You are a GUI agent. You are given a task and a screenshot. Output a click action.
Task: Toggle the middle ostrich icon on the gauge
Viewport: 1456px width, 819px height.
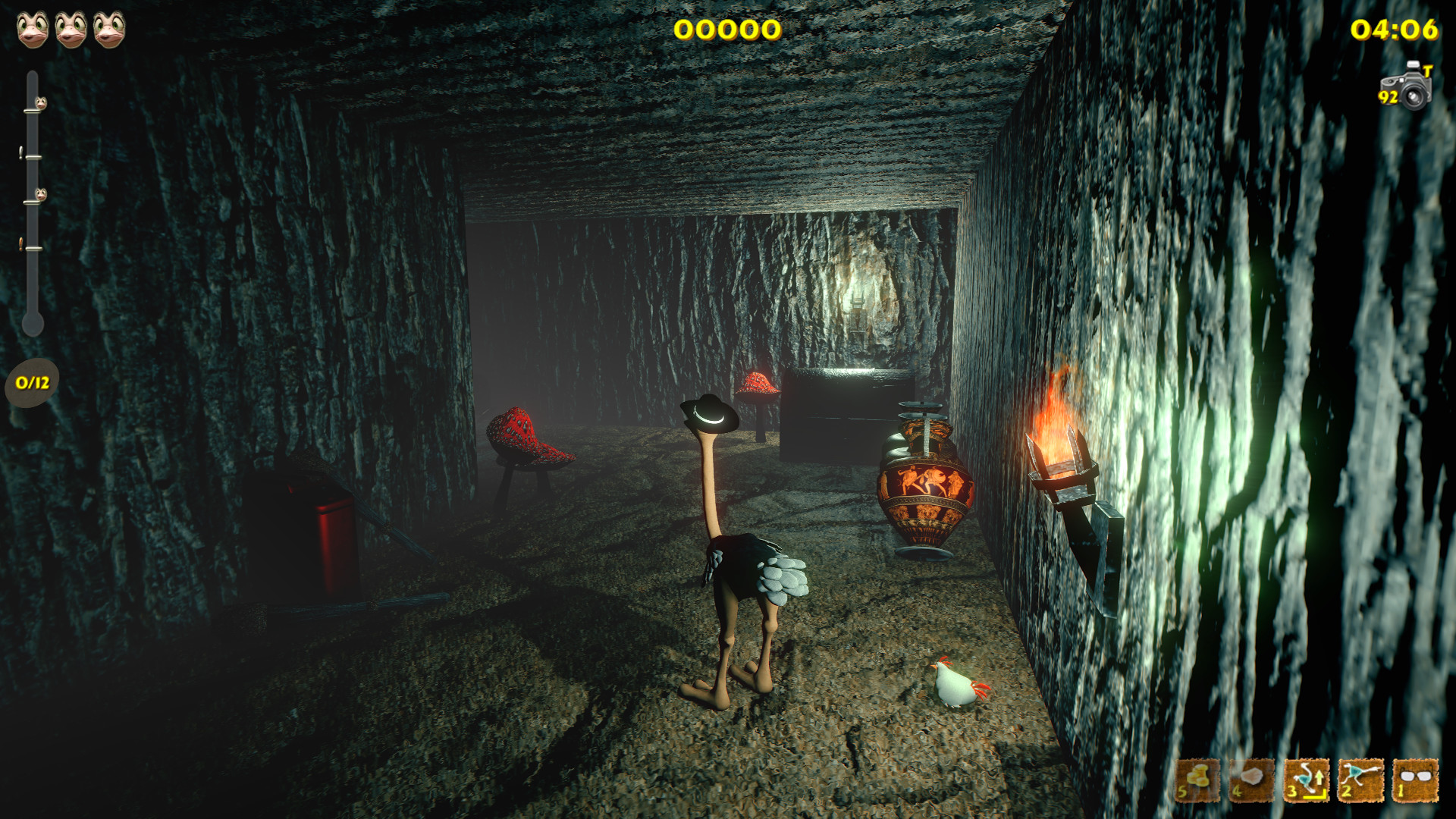41,193
